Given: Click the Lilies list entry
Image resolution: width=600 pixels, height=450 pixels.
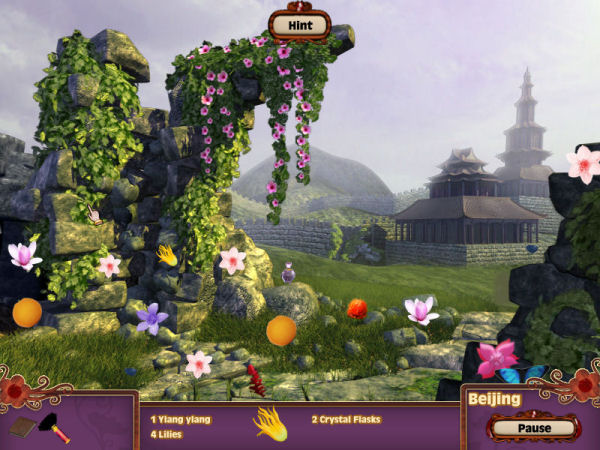Looking at the screenshot, I should (167, 434).
